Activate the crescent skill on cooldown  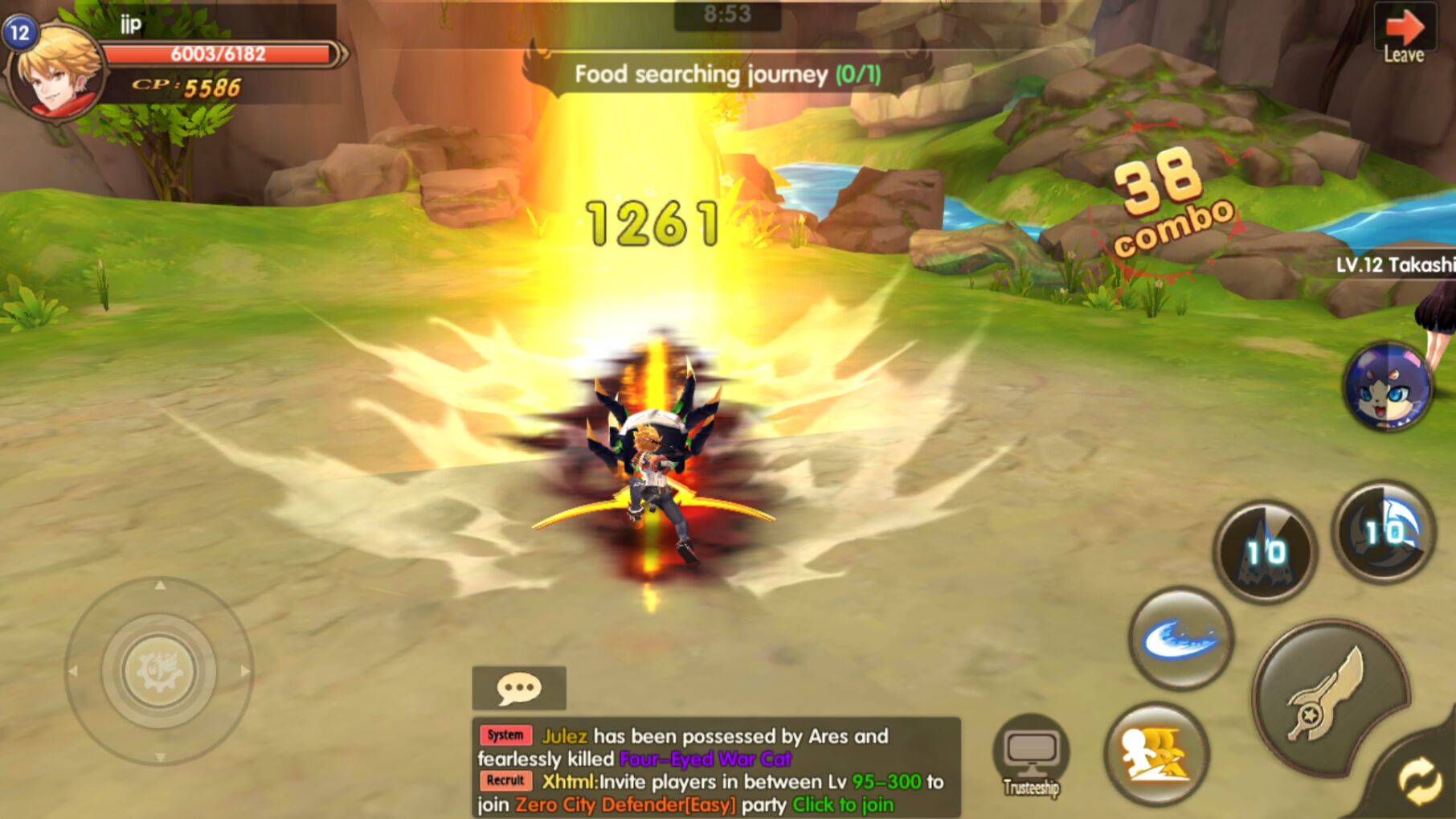point(1383,531)
